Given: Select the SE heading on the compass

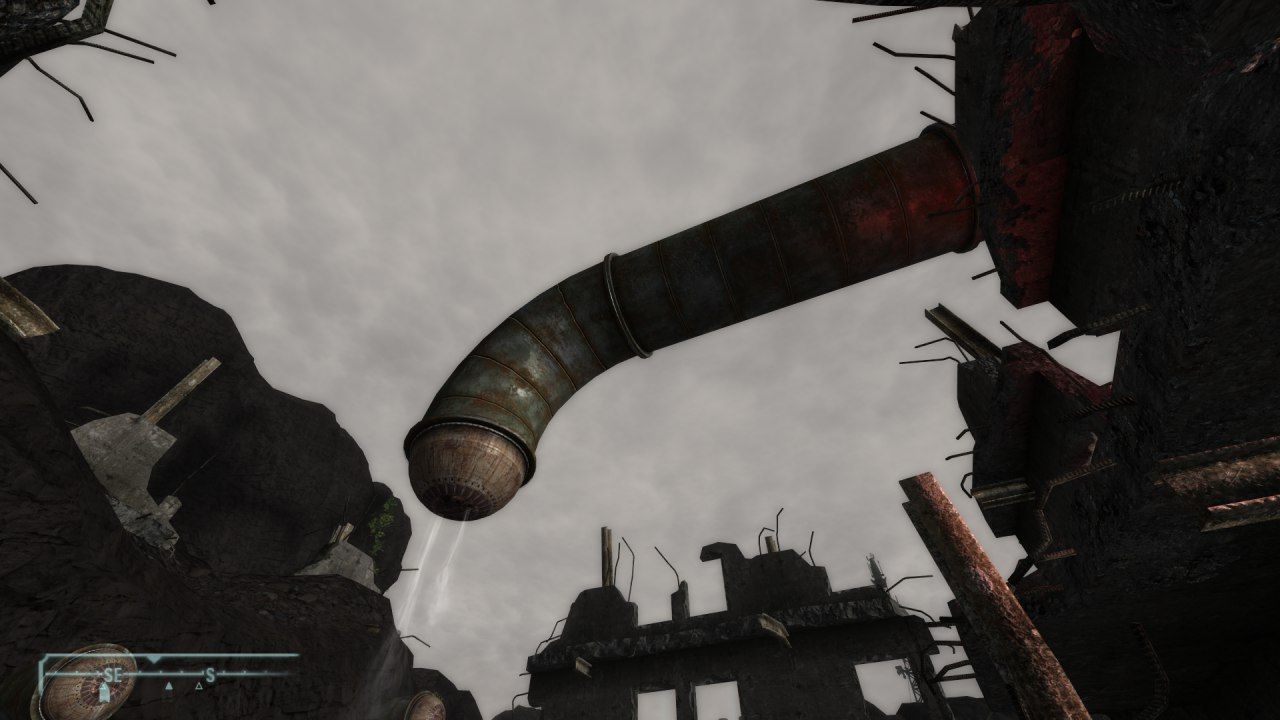Looking at the screenshot, I should (x=113, y=673).
